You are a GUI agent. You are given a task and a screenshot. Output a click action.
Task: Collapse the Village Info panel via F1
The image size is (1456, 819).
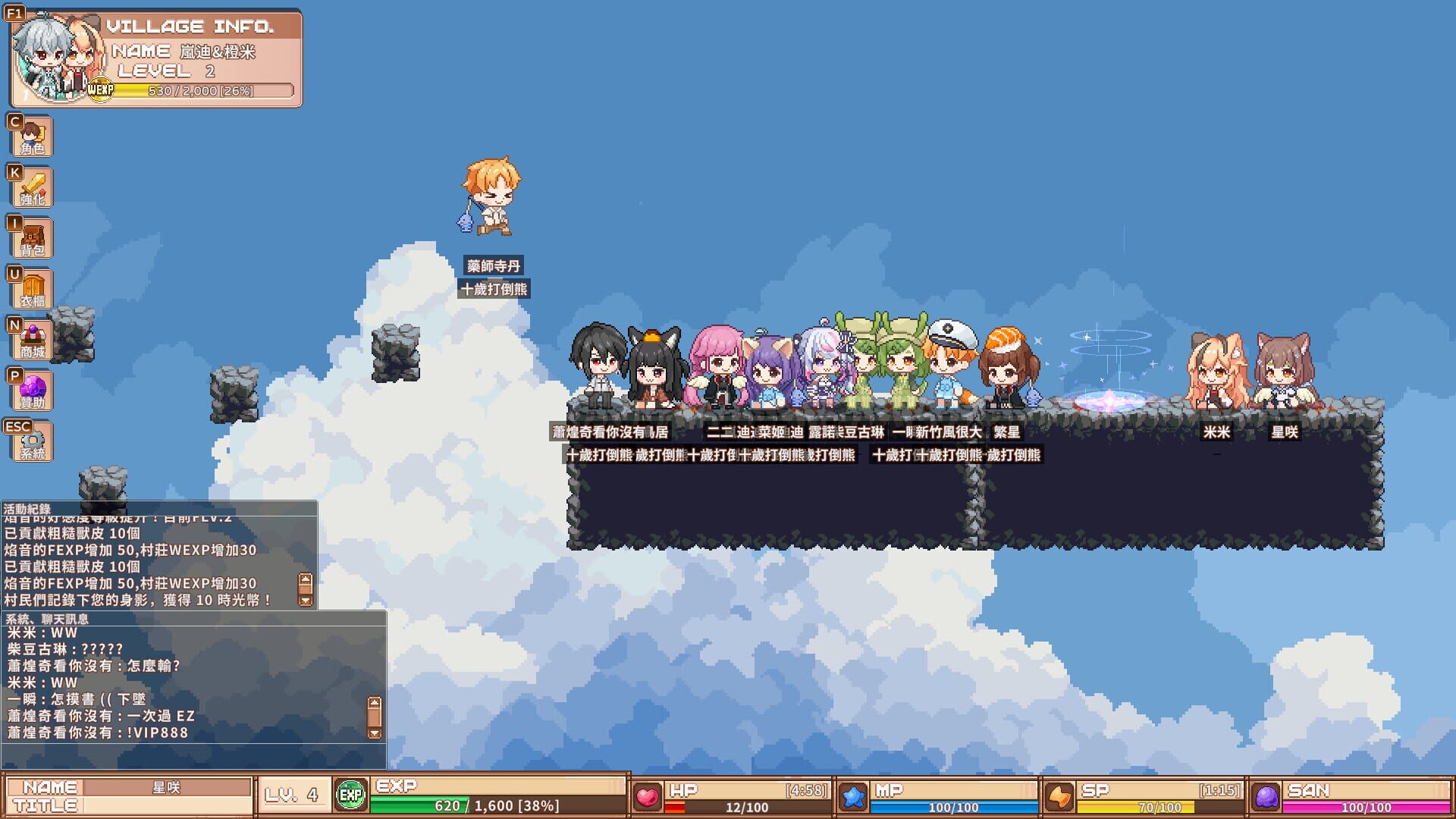tap(14, 13)
